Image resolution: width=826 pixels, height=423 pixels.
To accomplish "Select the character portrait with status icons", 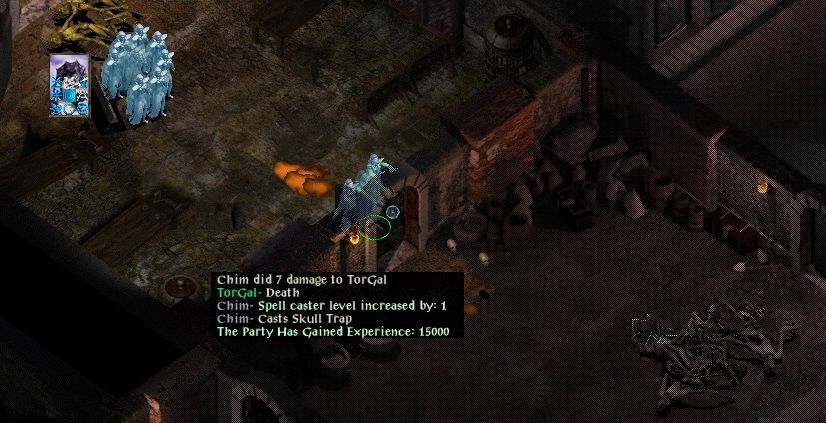I will (x=70, y=85).
